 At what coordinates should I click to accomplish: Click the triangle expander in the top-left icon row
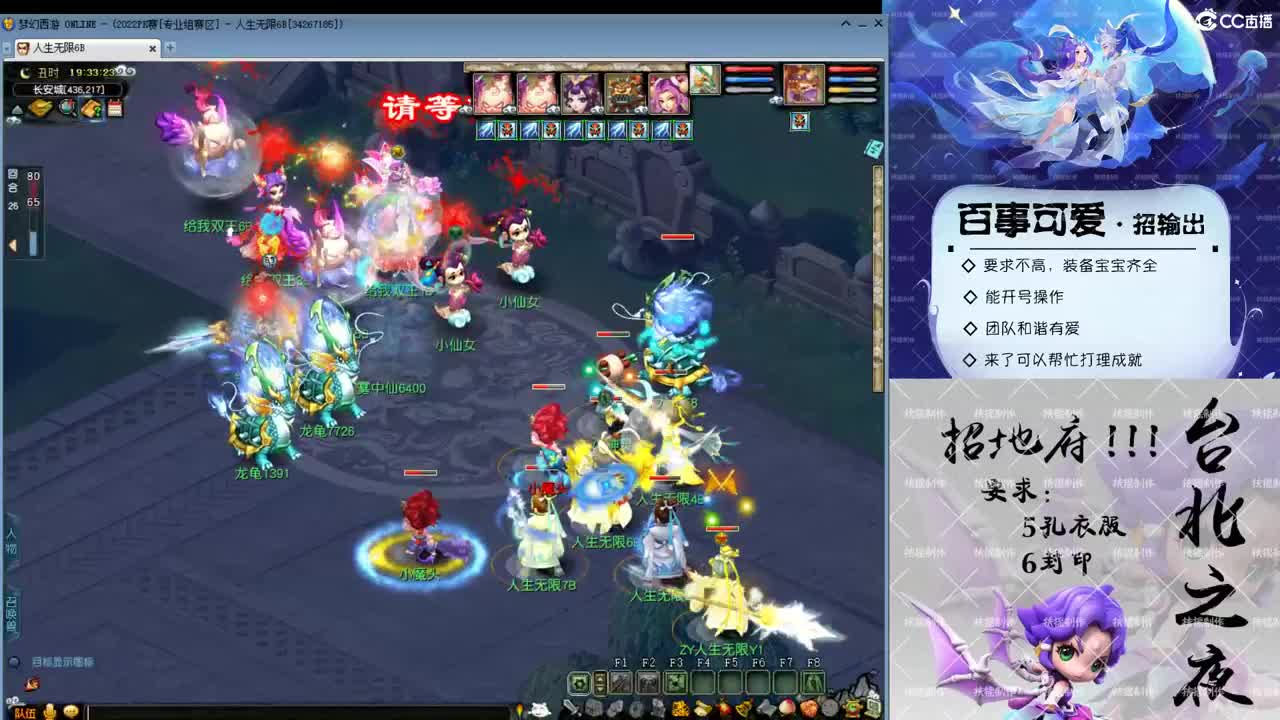18,109
